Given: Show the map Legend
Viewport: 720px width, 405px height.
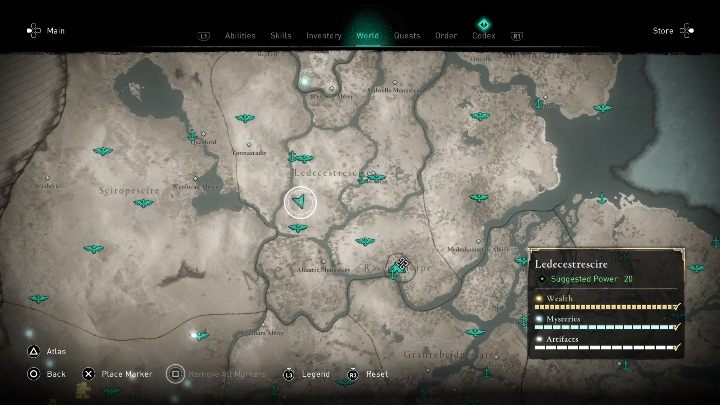Looking at the screenshot, I should pos(308,374).
